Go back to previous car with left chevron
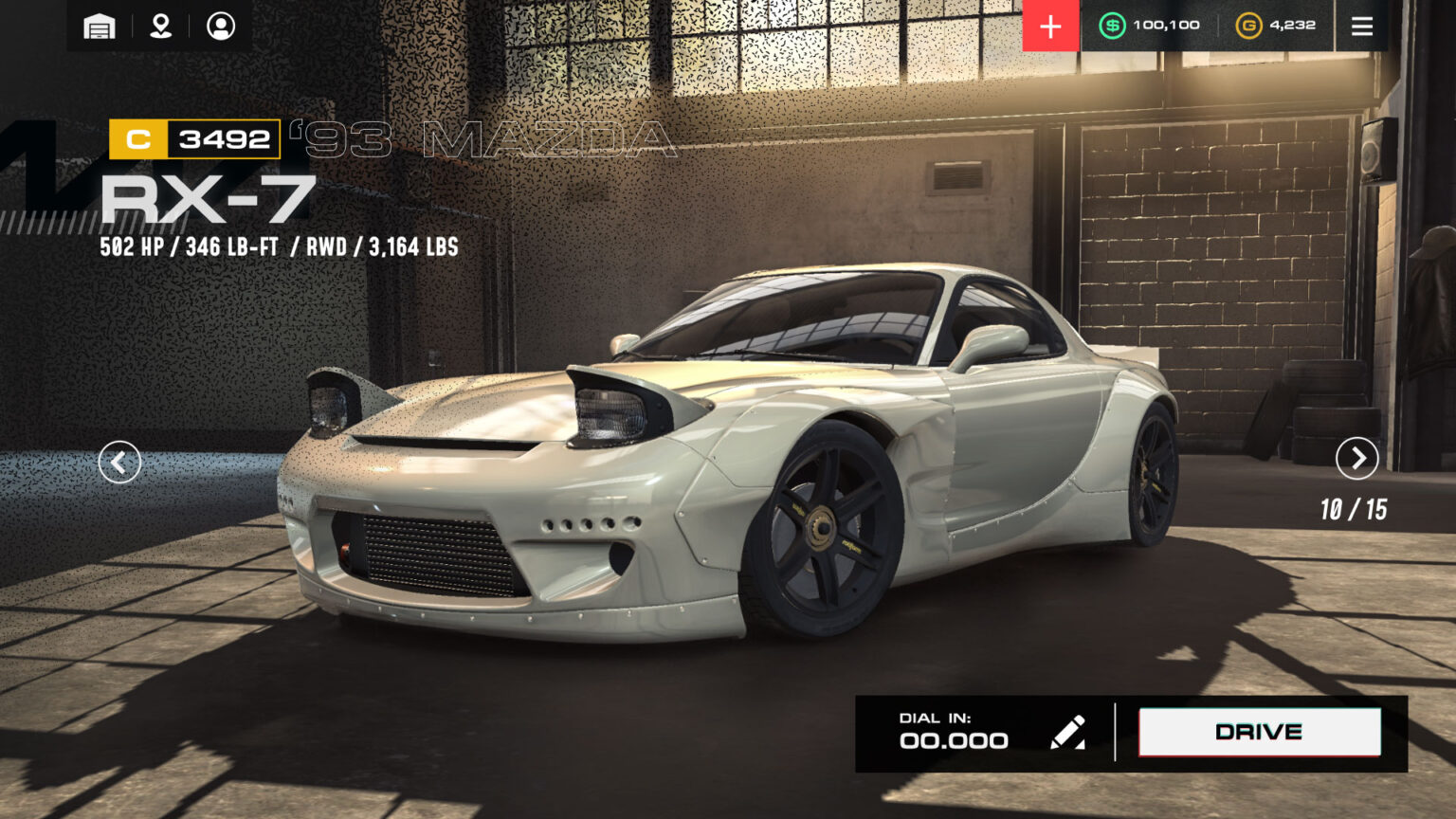The width and height of the screenshot is (1456, 819). [119, 461]
